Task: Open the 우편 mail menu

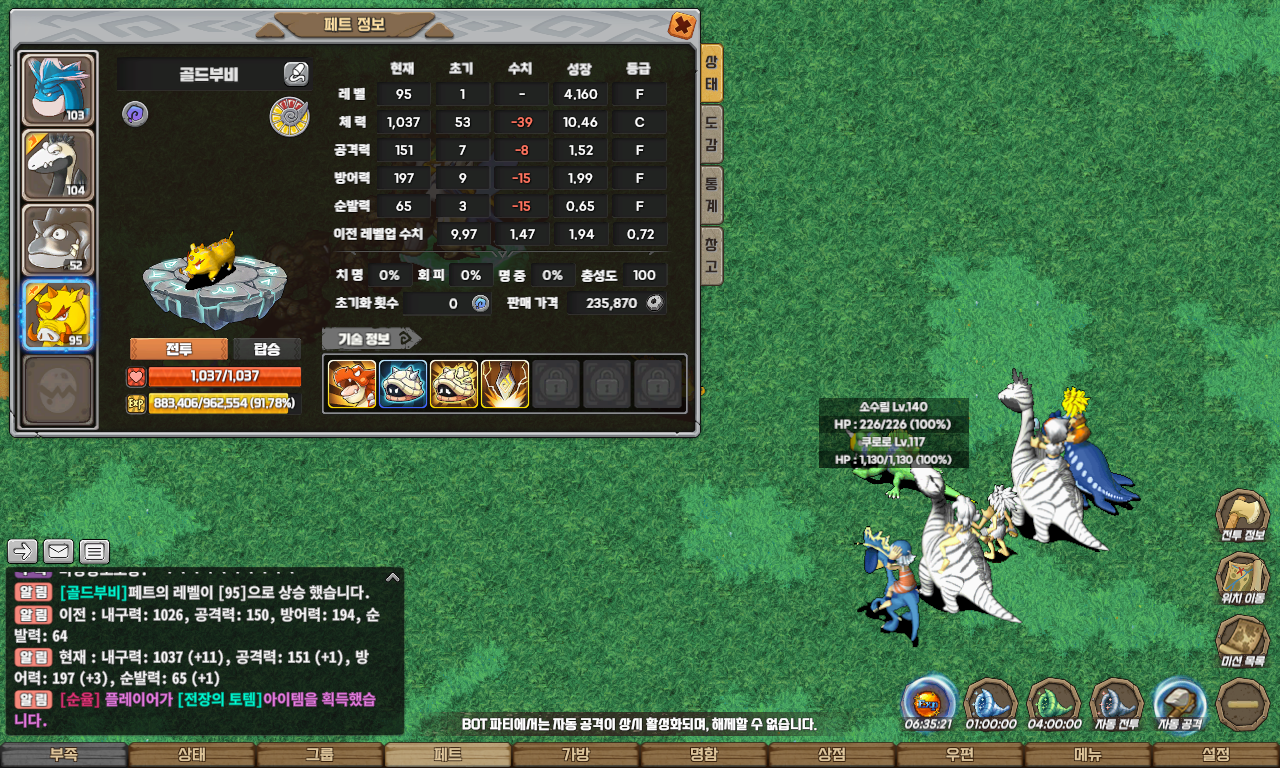Action: tap(959, 755)
